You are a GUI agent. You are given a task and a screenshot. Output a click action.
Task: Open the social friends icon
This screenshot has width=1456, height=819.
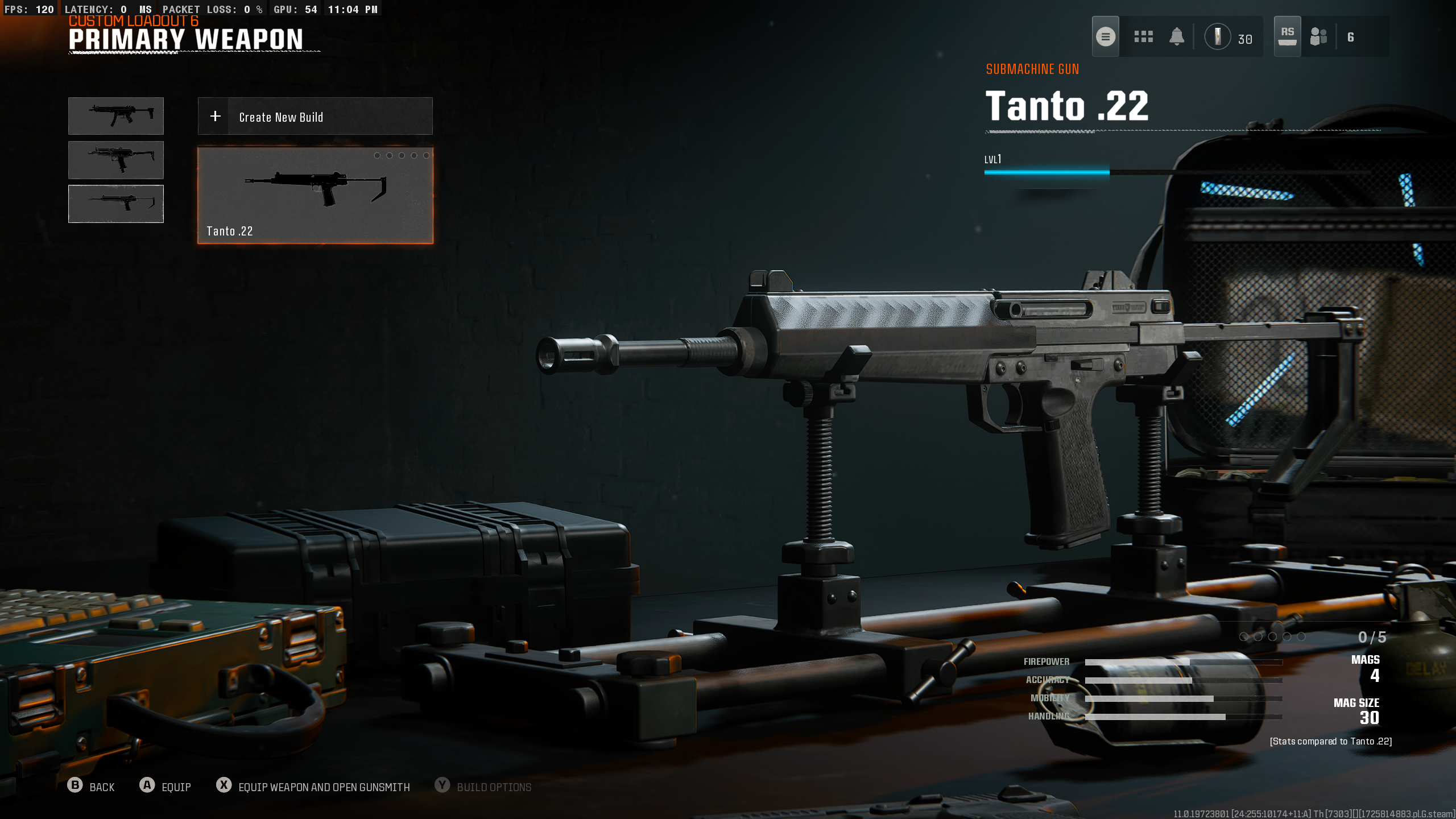(x=1318, y=37)
